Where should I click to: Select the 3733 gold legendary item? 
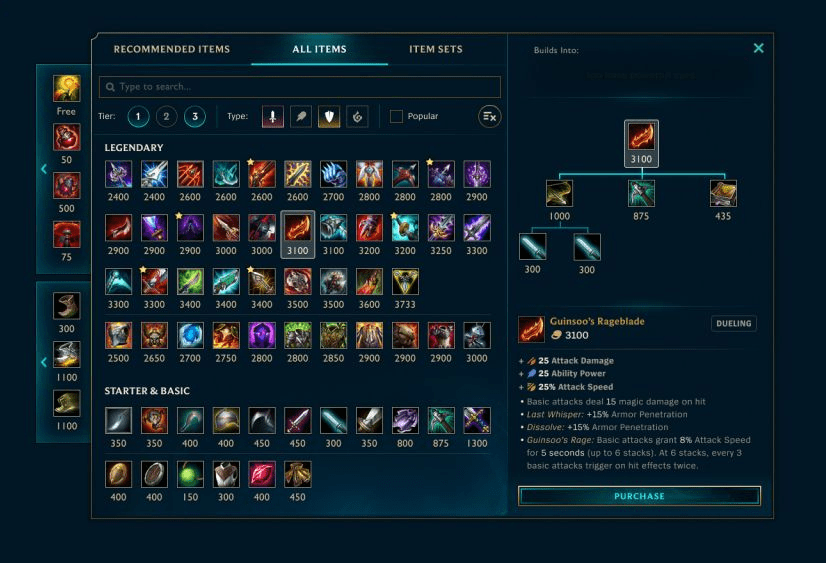tap(405, 281)
